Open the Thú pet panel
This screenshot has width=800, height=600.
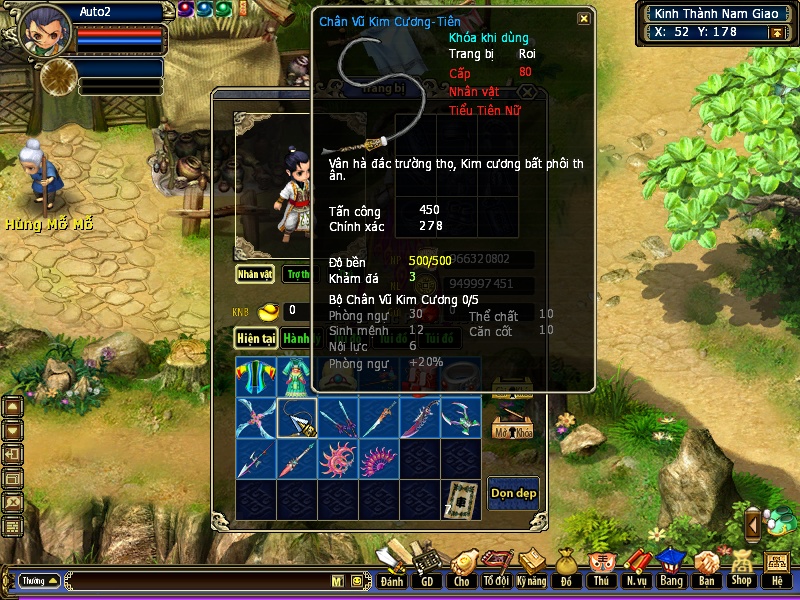pos(600,569)
